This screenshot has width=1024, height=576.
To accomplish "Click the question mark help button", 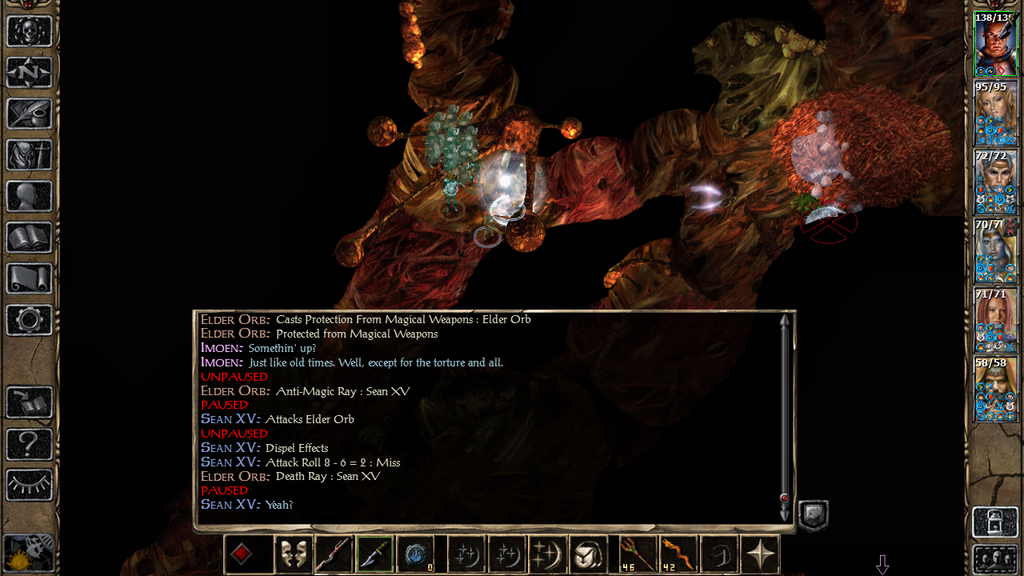I will (29, 443).
